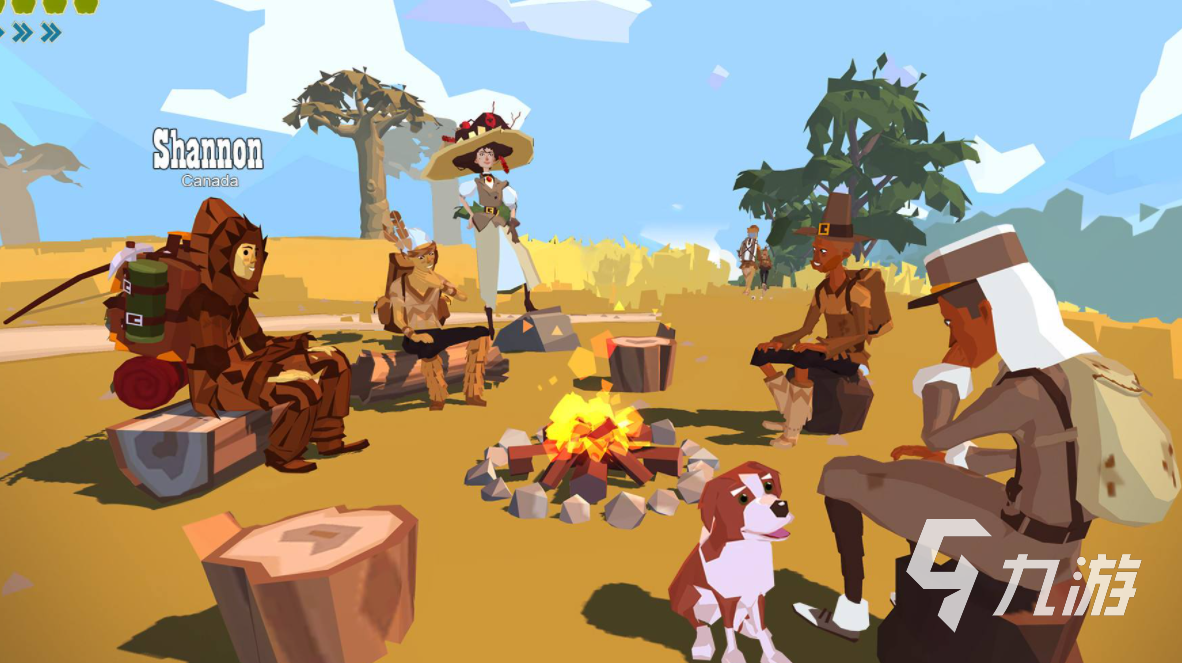Viewport: 1182px width, 663px height.
Task: Select the Shannon player name tag
Action: pos(208,152)
